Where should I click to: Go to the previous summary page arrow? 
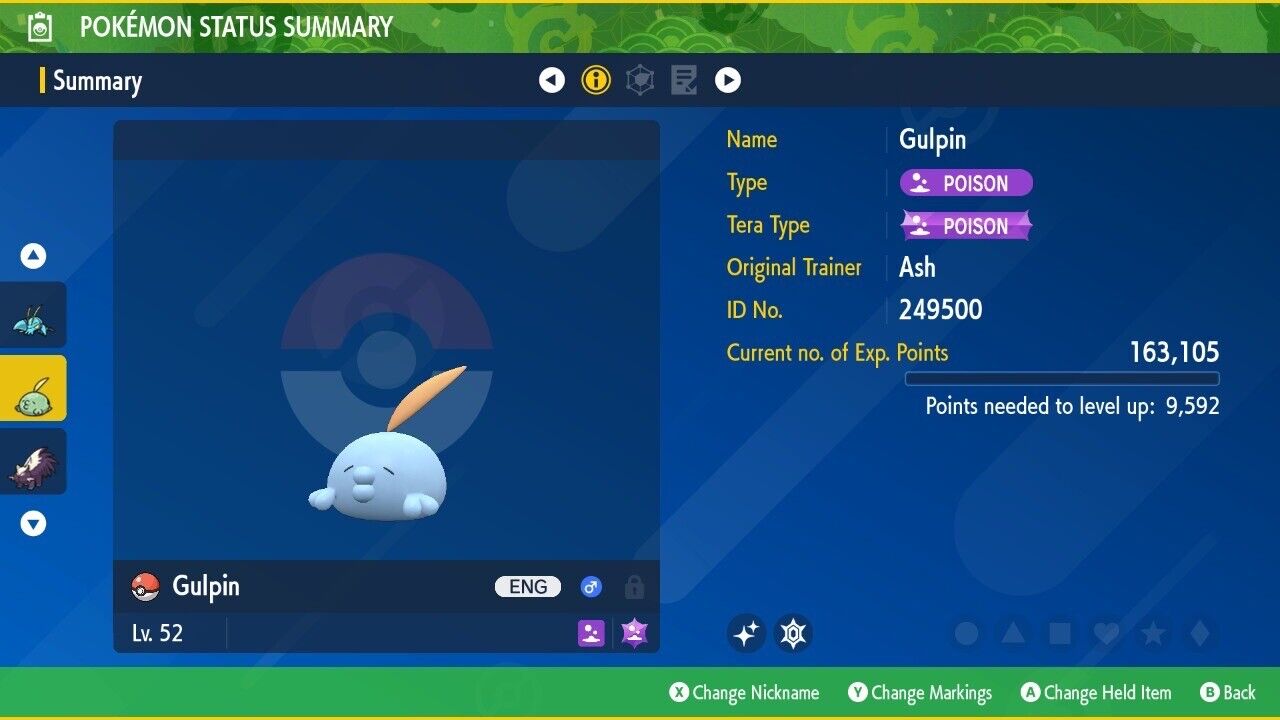tap(552, 80)
